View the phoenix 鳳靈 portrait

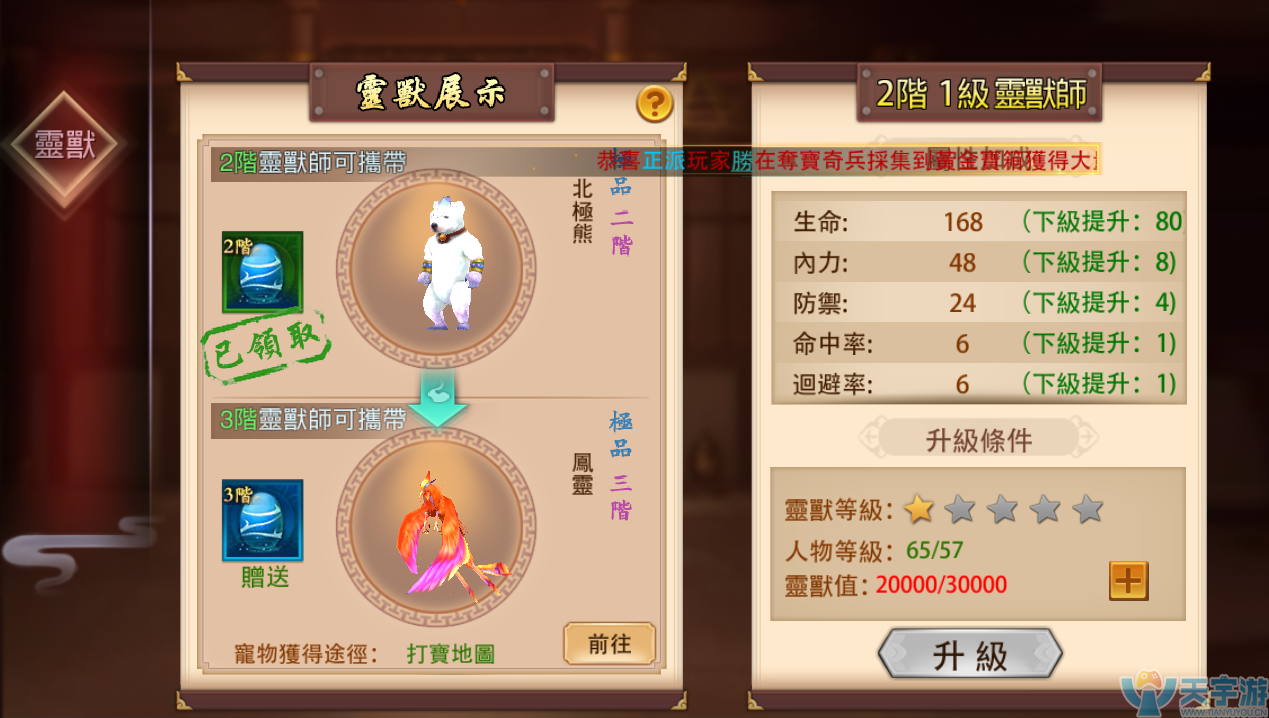tap(436, 526)
